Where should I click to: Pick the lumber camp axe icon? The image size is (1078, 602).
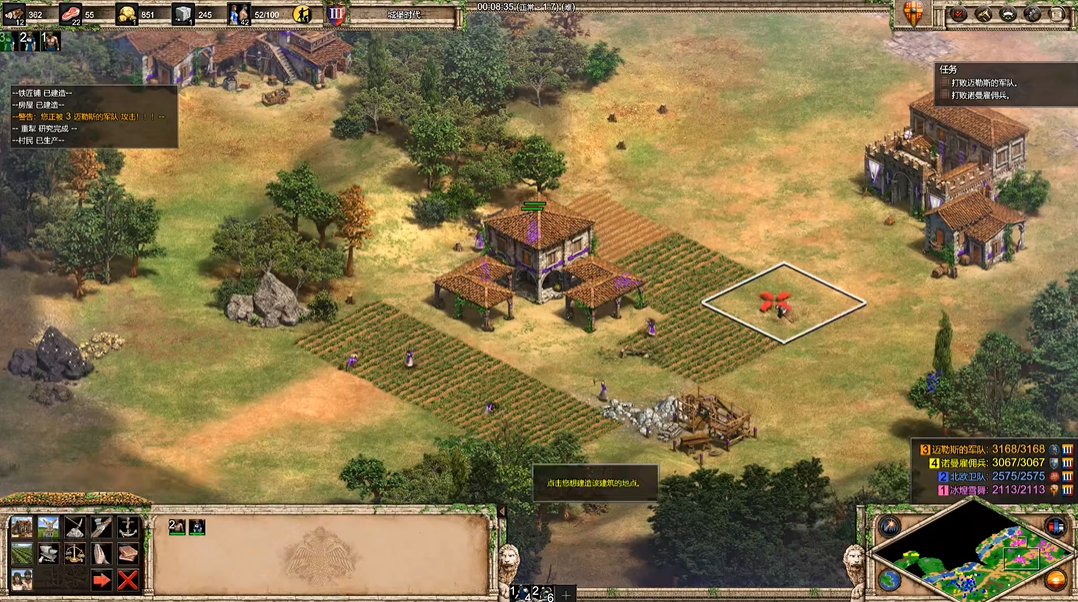pyautogui.click(x=101, y=527)
